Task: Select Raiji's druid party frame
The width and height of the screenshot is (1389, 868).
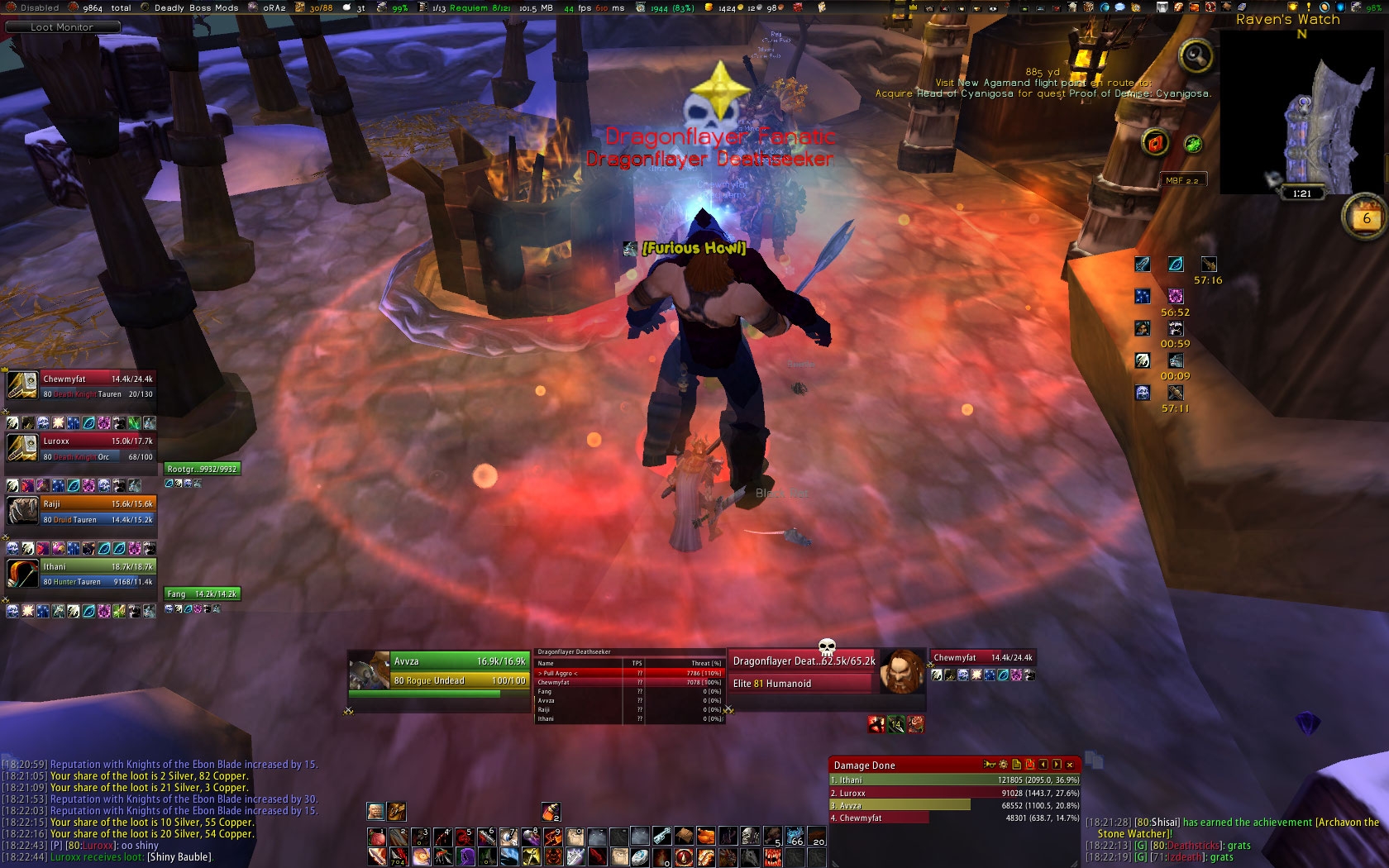Action: point(80,511)
